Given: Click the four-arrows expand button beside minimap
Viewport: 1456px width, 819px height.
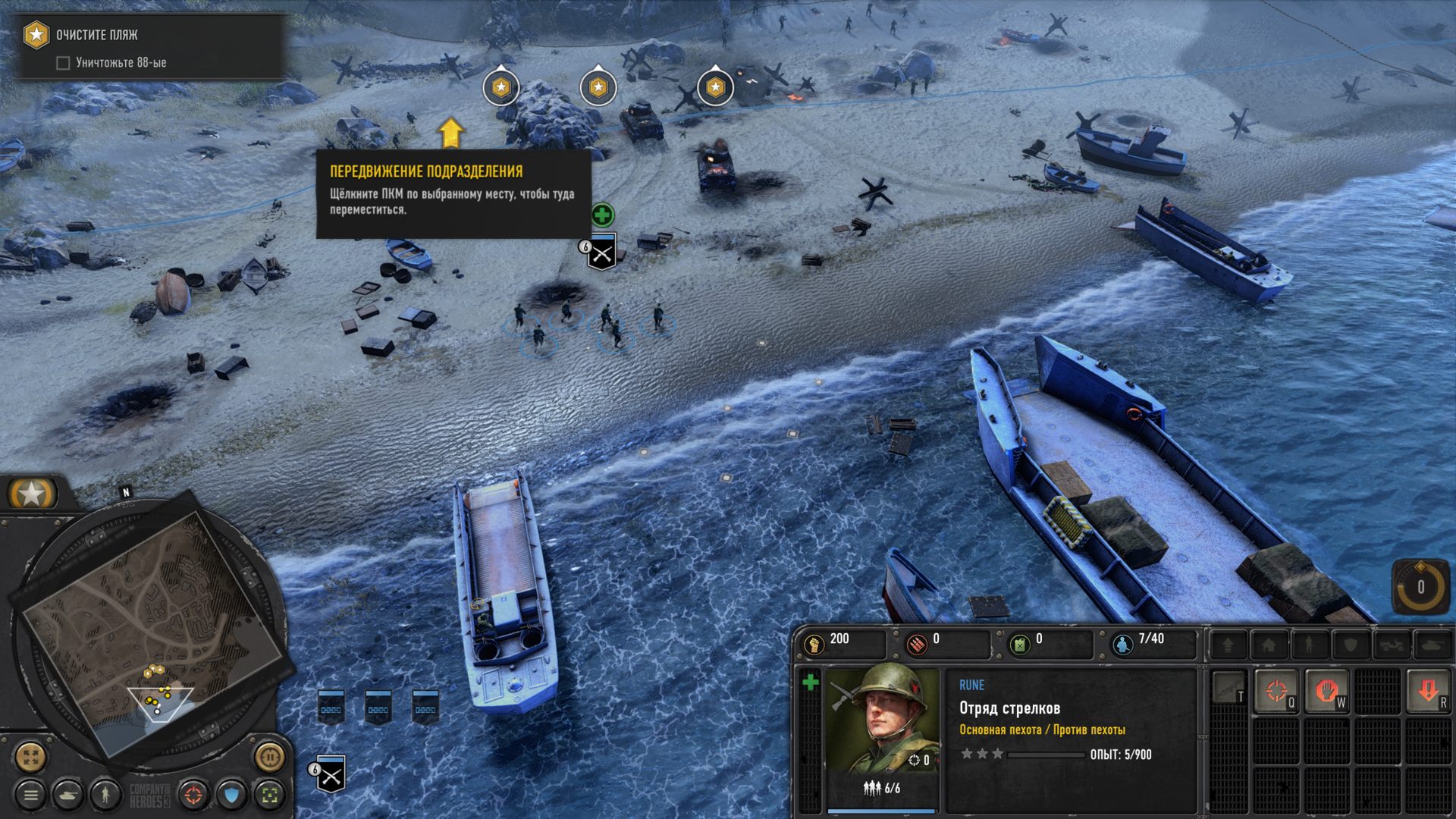Looking at the screenshot, I should tap(30, 756).
